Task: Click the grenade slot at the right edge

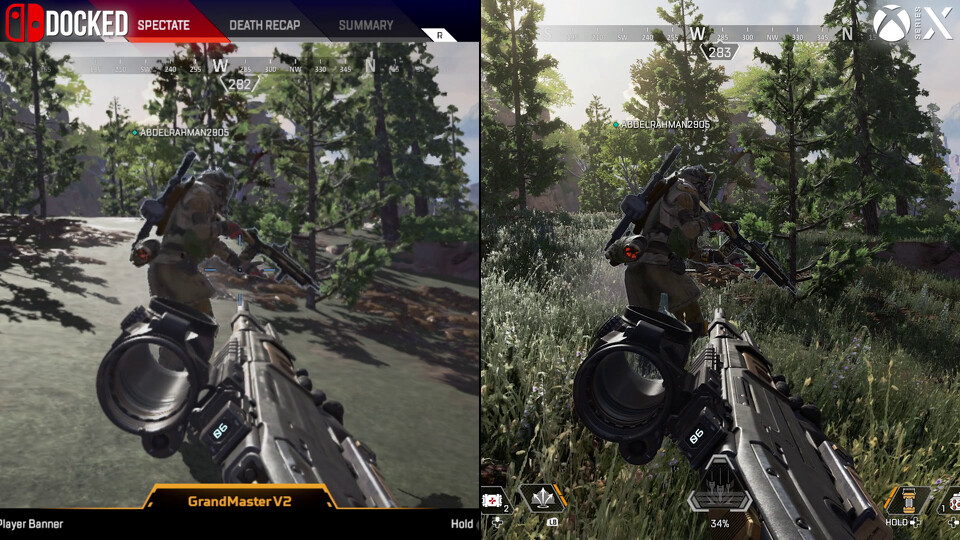Action: tap(951, 500)
